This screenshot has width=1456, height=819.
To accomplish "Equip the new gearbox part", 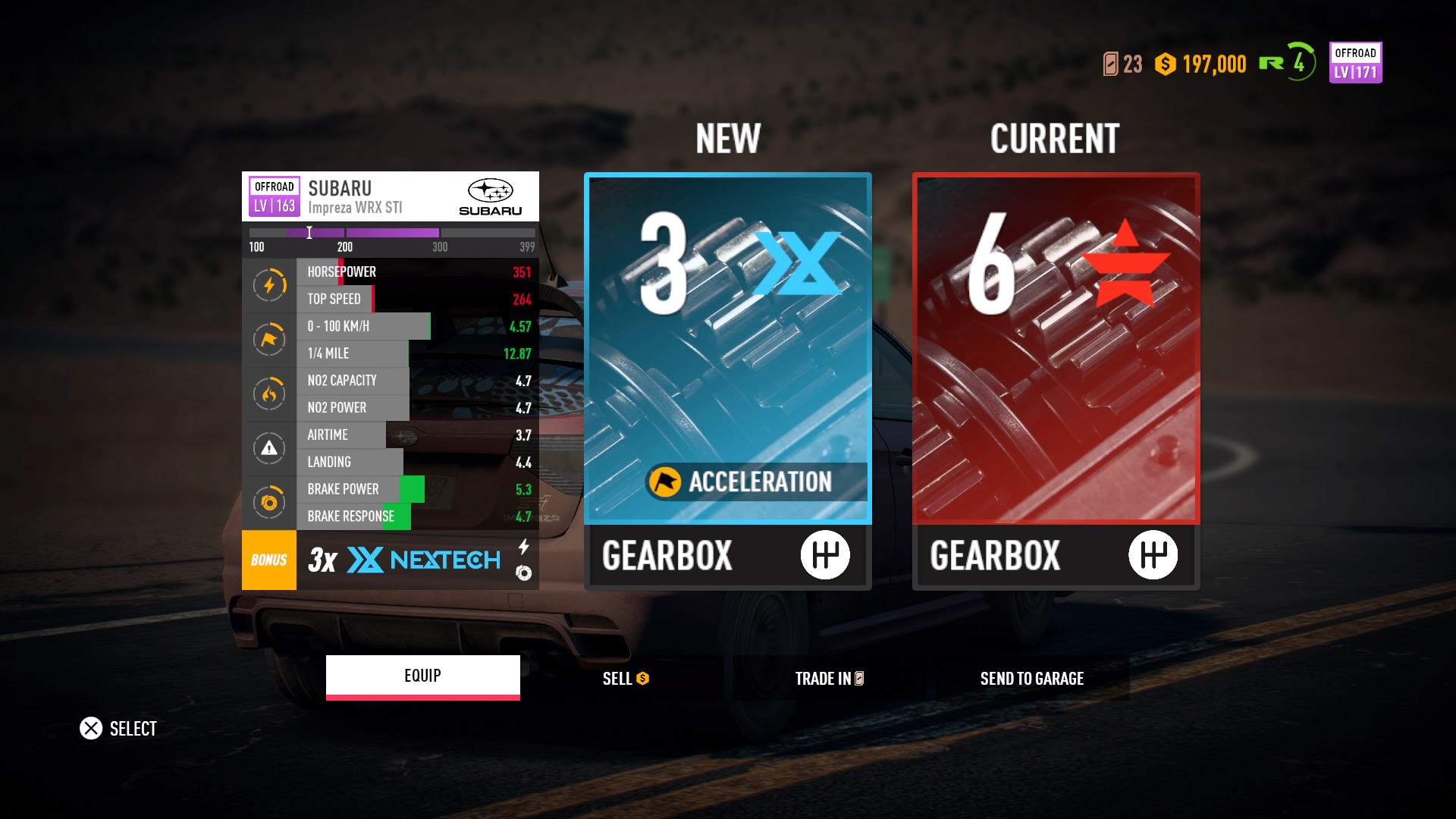I will tap(422, 676).
